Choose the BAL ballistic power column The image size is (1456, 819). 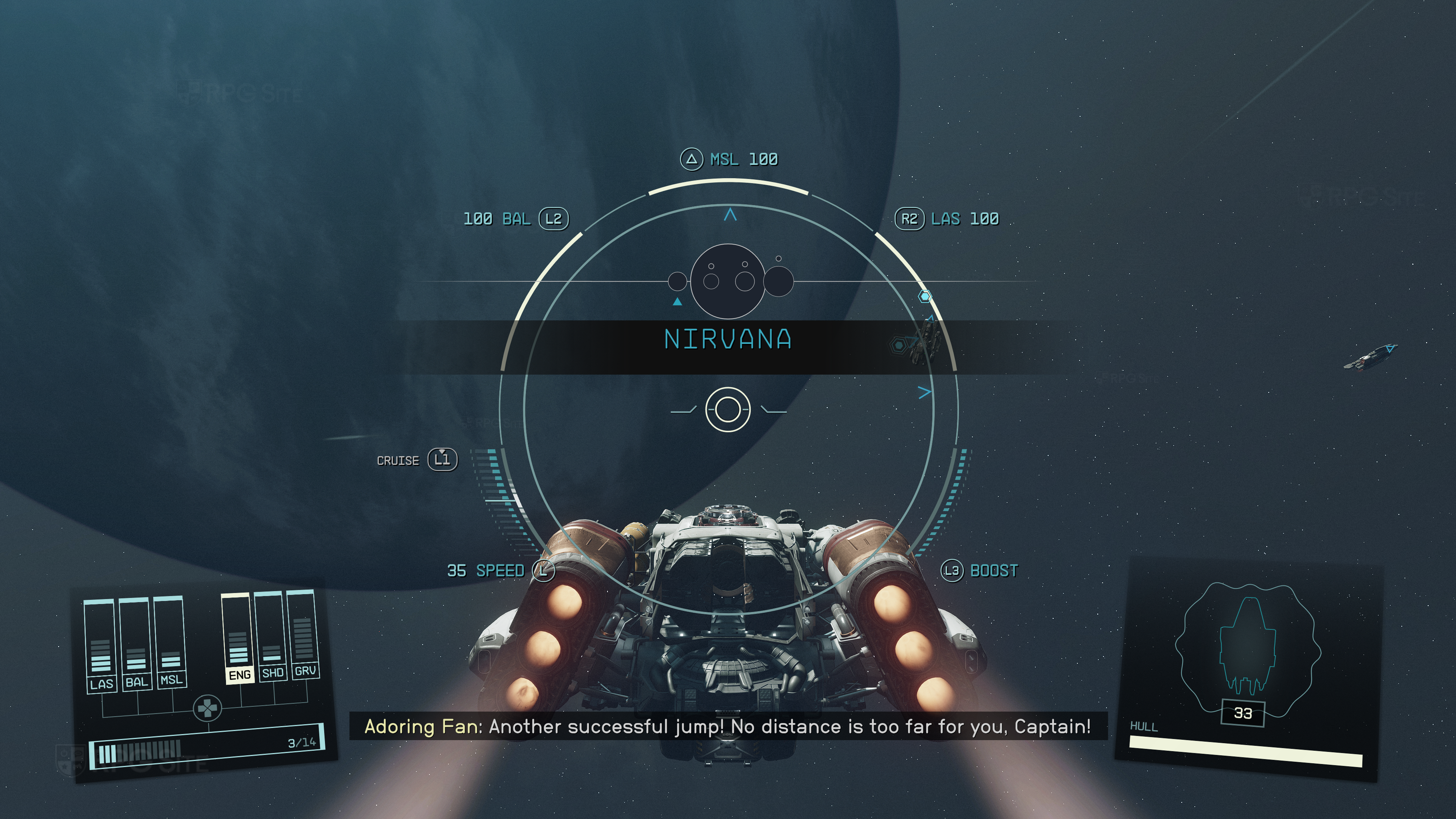135,643
